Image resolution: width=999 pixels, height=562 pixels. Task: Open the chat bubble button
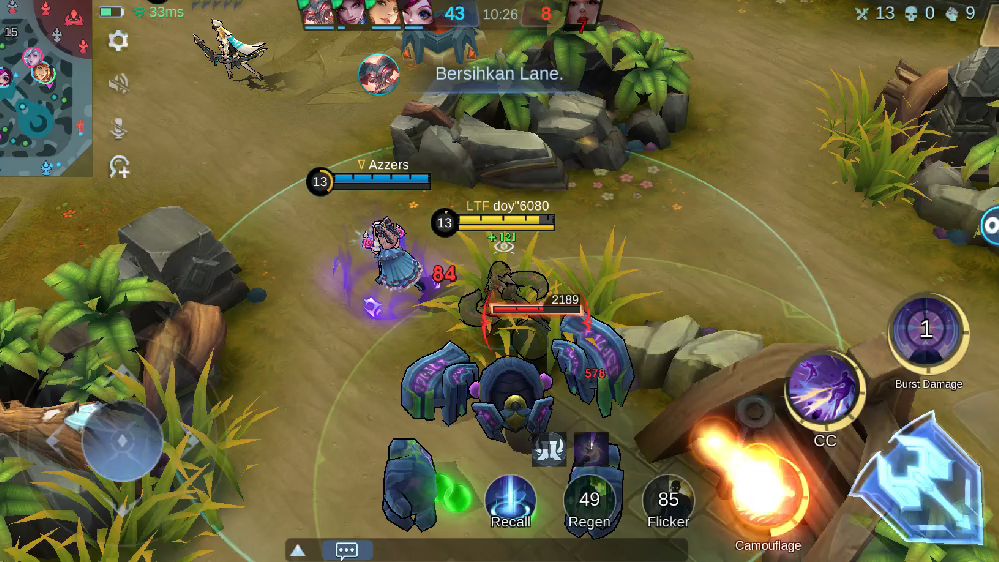pos(347,550)
